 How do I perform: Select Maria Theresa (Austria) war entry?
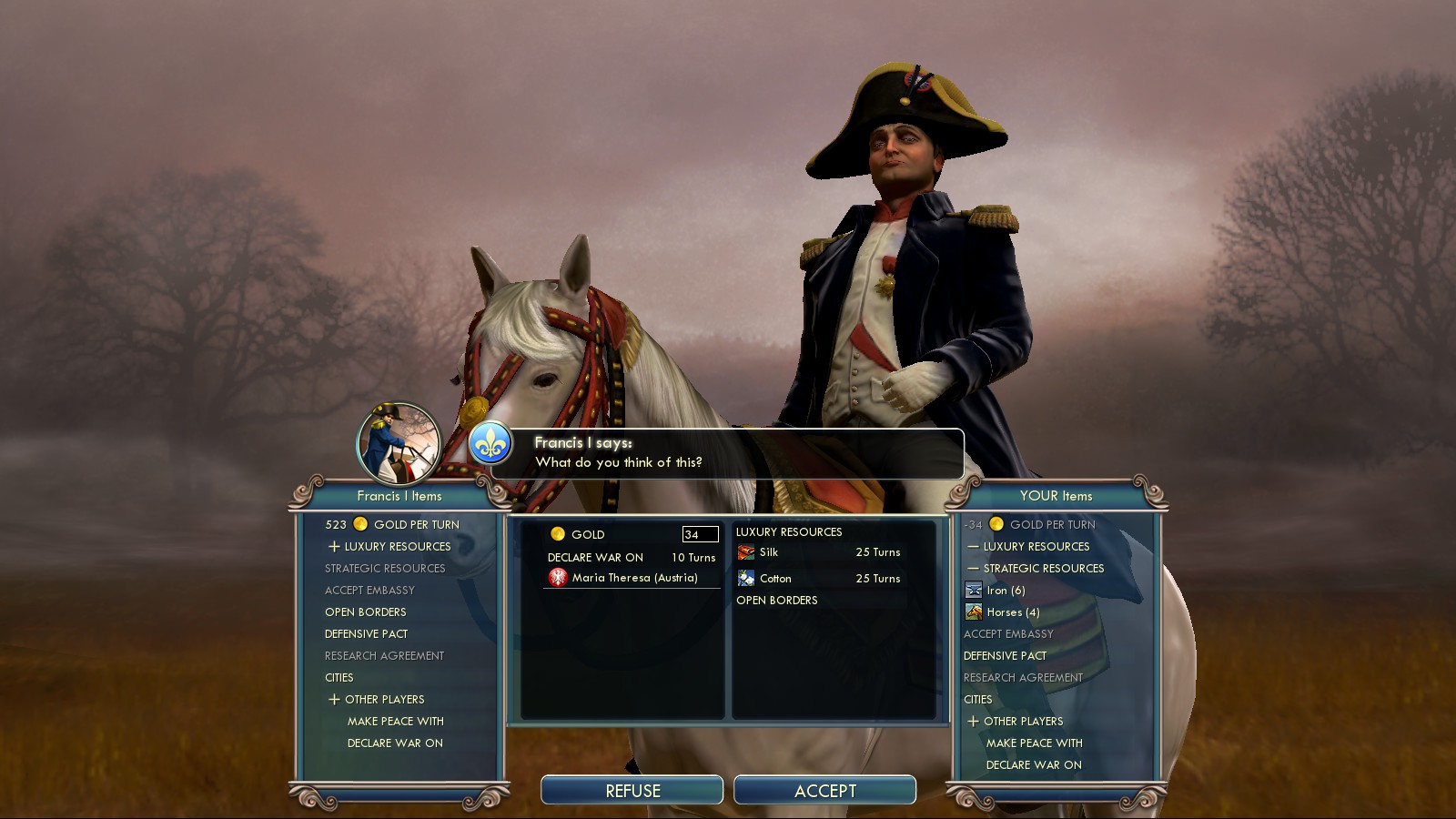coord(633,578)
